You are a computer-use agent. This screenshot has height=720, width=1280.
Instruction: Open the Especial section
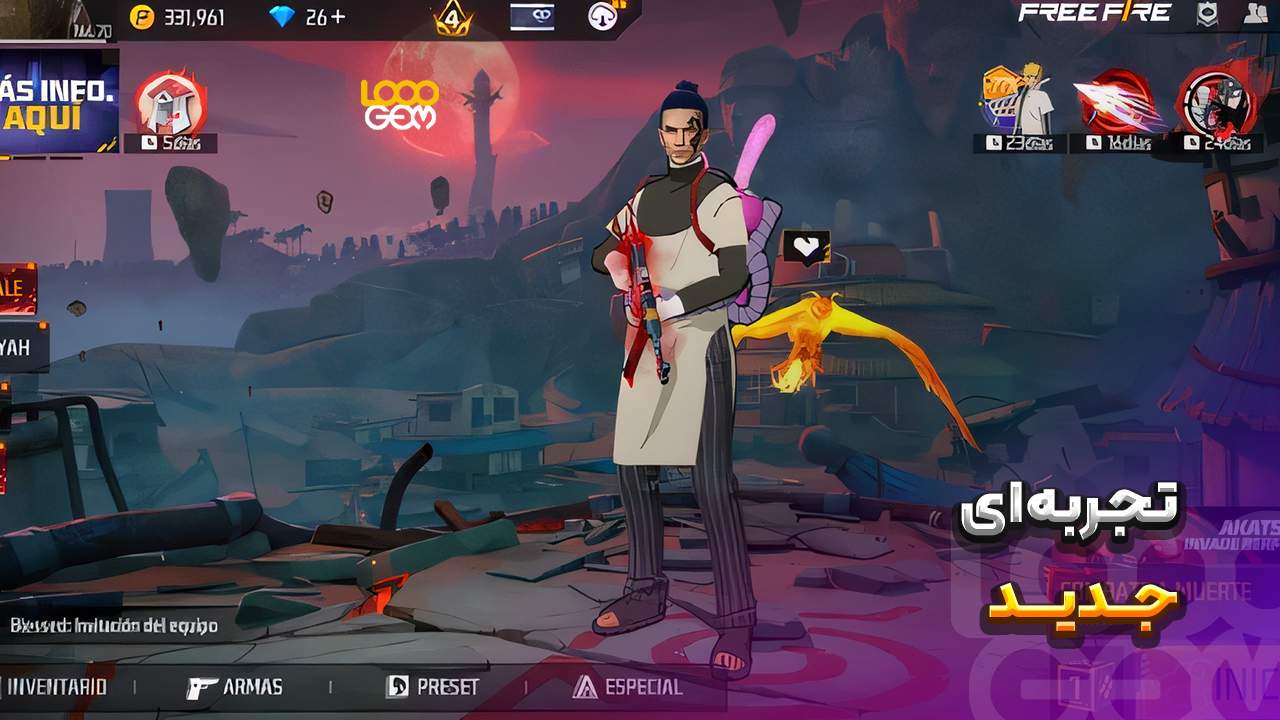628,688
